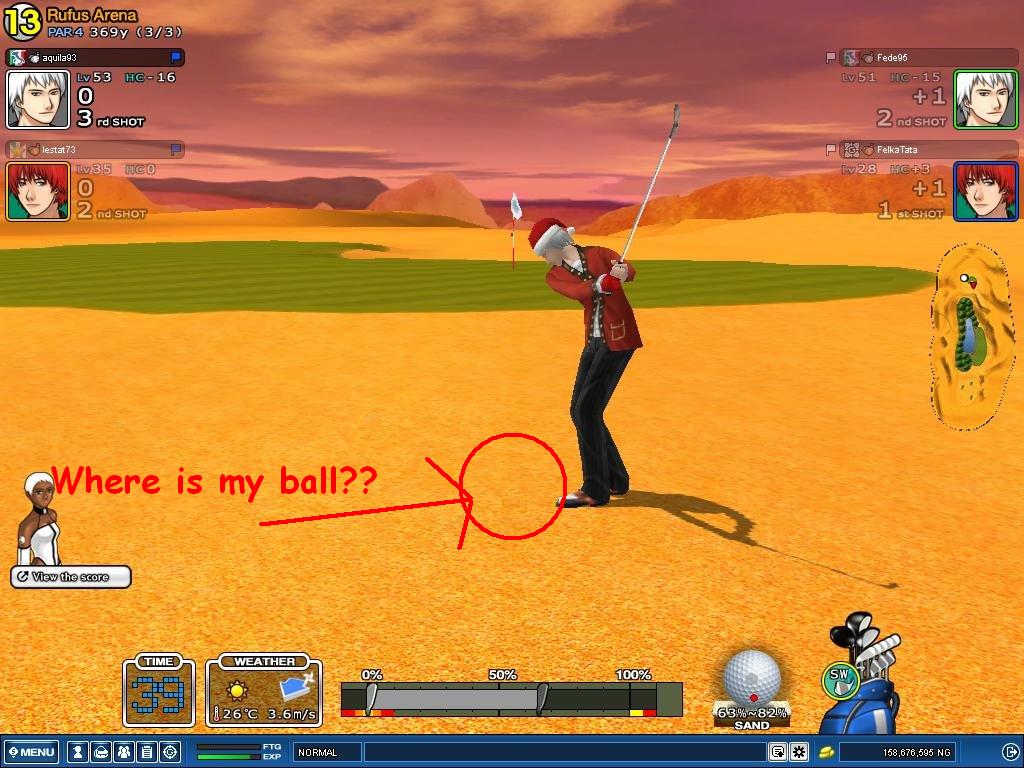Viewport: 1024px width, 768px height.
Task: Click the NORMAL chat mode selector
Action: 326,752
